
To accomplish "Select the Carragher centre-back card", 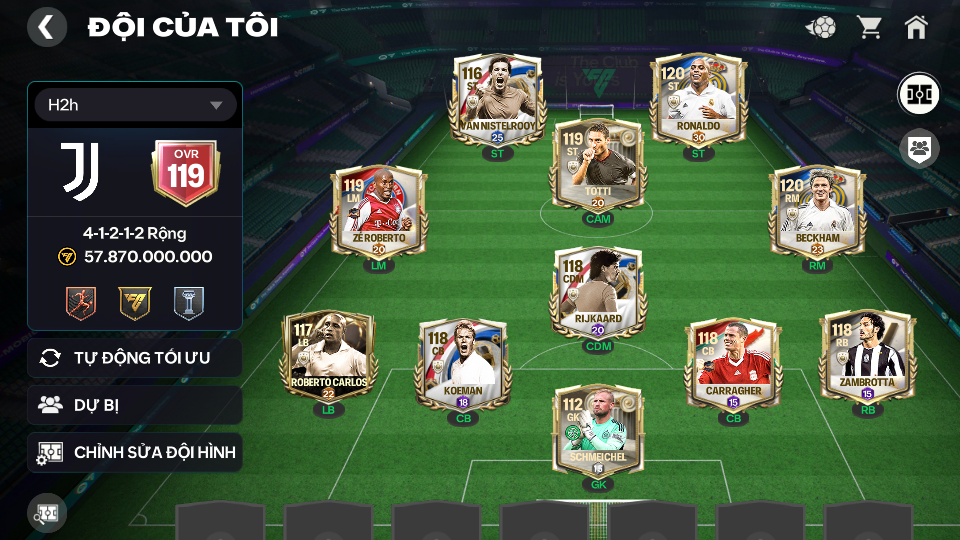I will click(x=733, y=366).
